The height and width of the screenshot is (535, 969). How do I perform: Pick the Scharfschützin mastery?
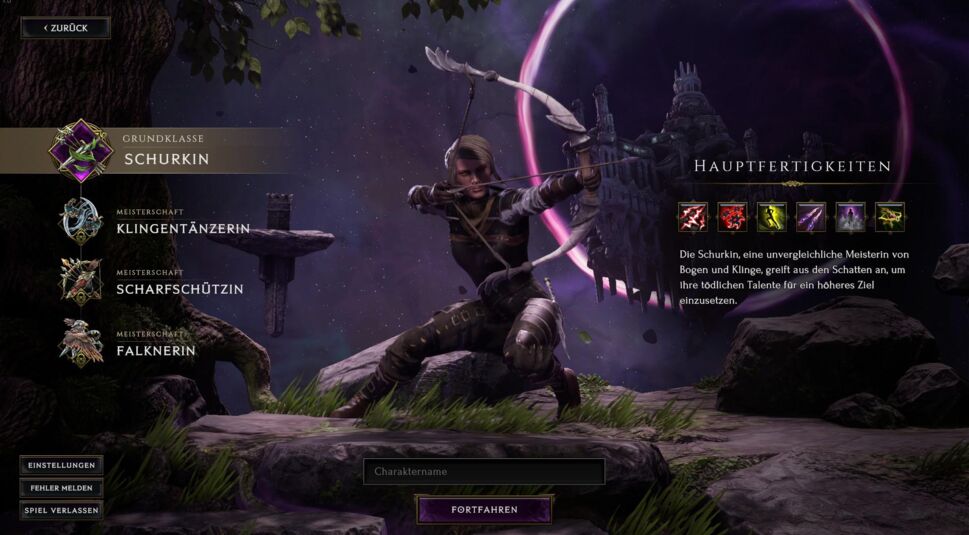(x=179, y=289)
